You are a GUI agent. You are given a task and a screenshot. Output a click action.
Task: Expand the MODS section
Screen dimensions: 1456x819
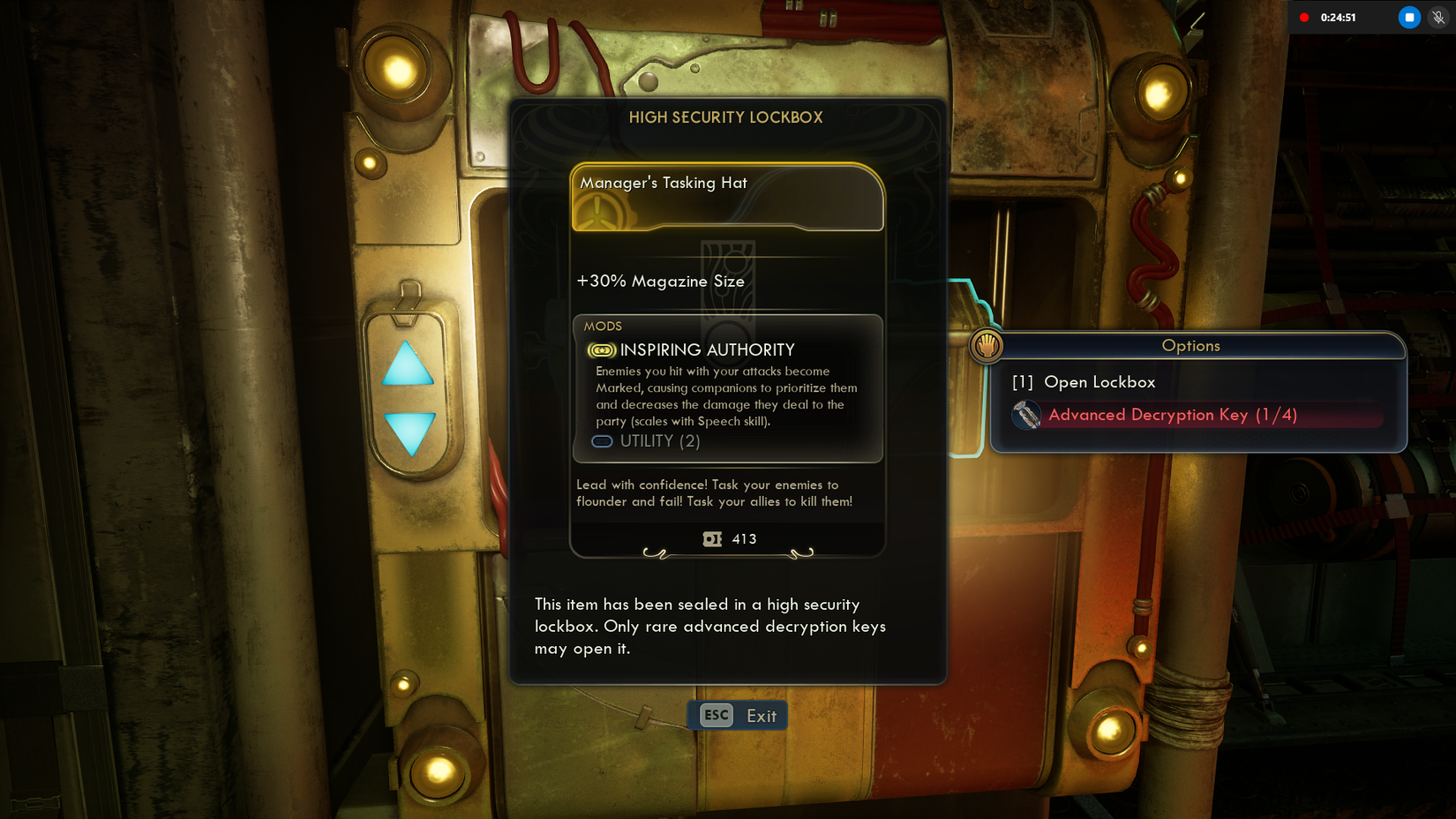(604, 326)
